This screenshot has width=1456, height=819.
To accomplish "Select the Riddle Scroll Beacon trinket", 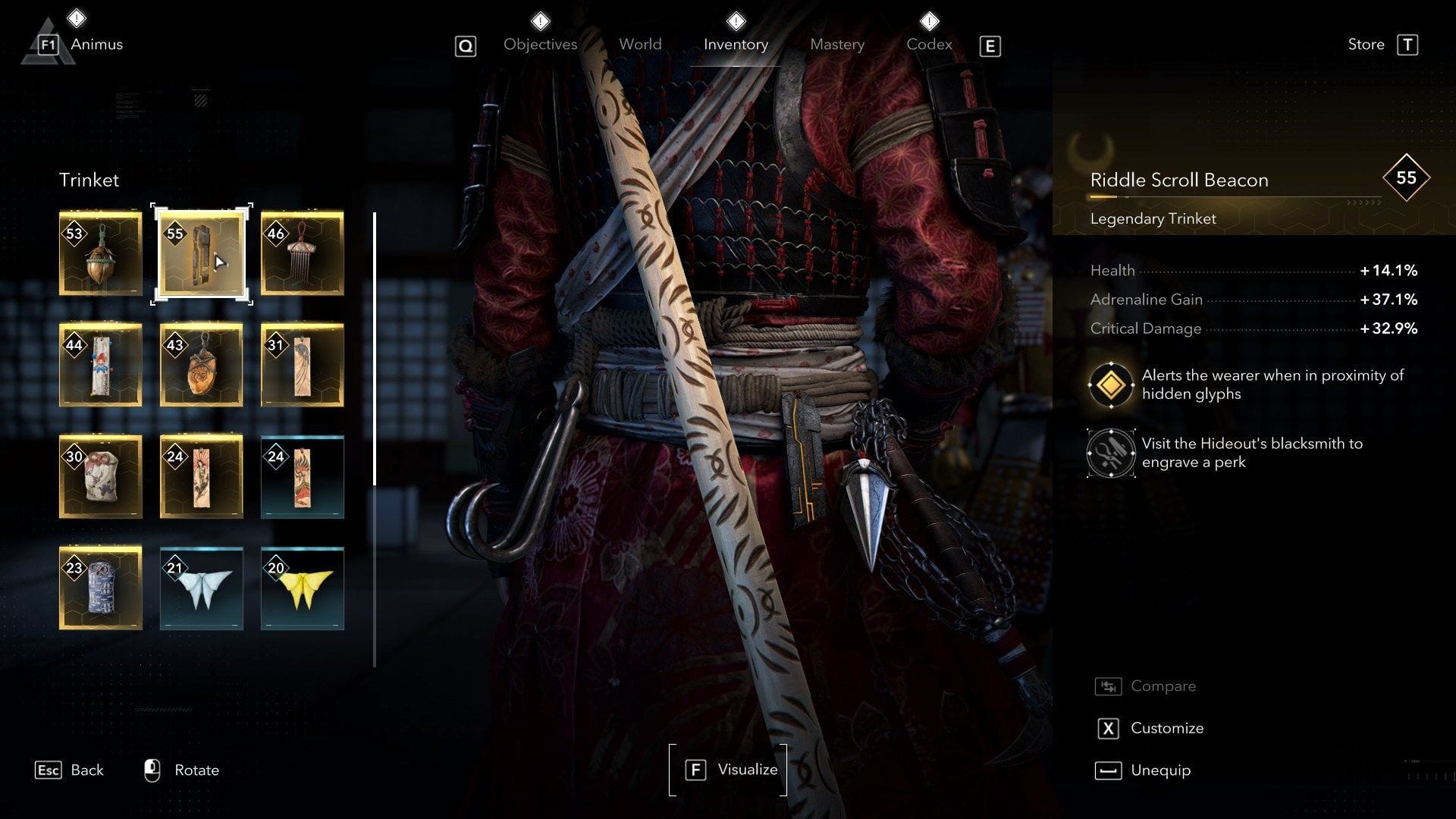I will [201, 254].
